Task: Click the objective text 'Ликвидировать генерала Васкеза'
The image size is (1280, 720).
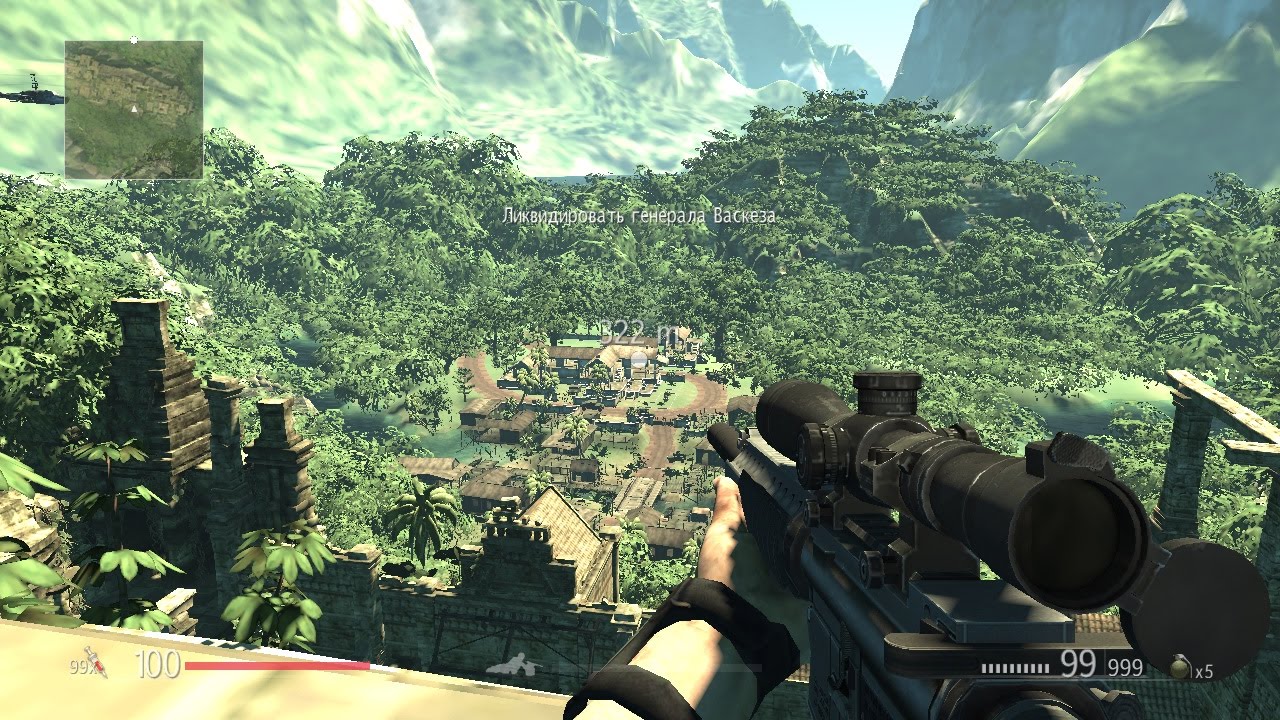Action: 640,215
